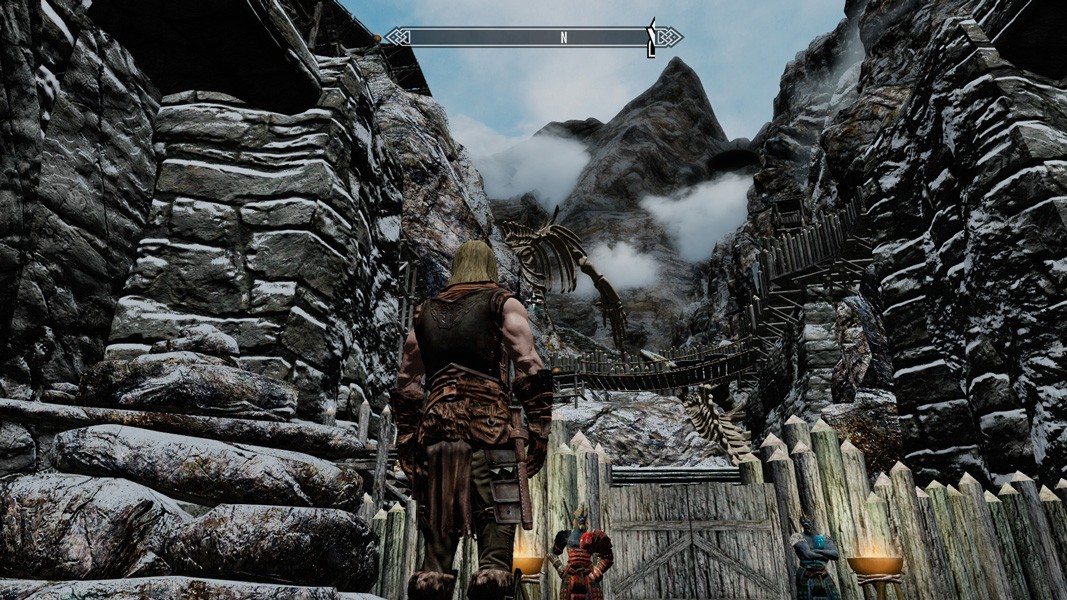Click the compass bar showing North
The height and width of the screenshot is (600, 1067).
533,38
